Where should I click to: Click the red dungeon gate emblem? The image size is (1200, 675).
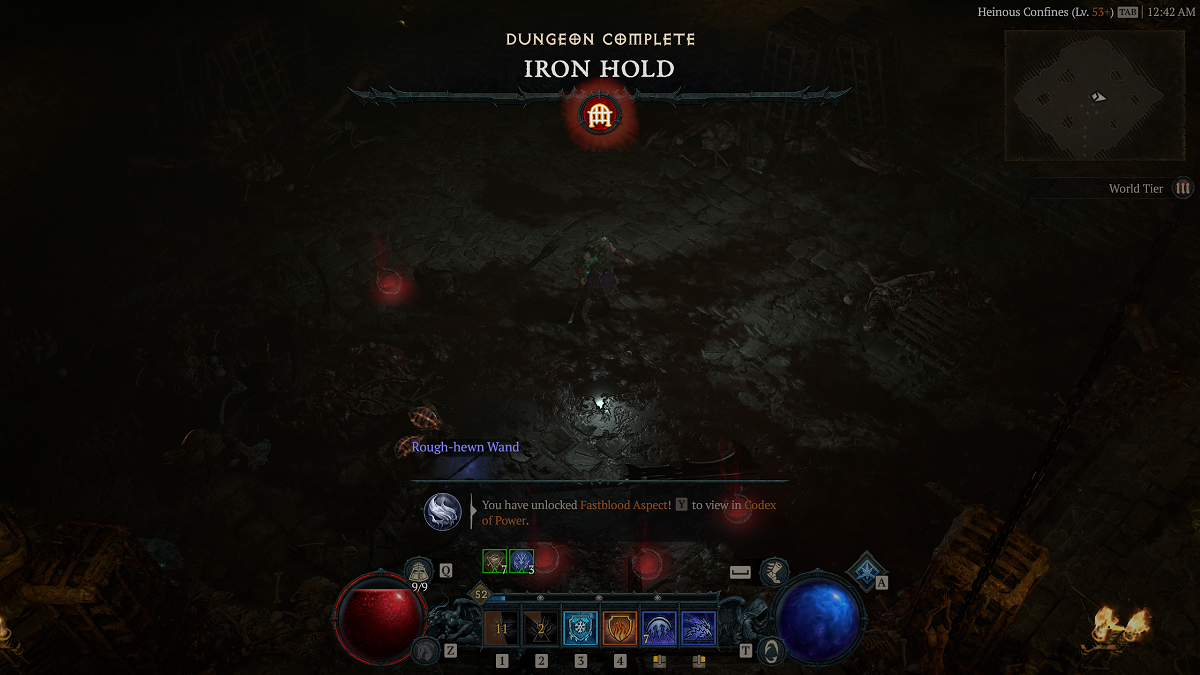click(600, 115)
